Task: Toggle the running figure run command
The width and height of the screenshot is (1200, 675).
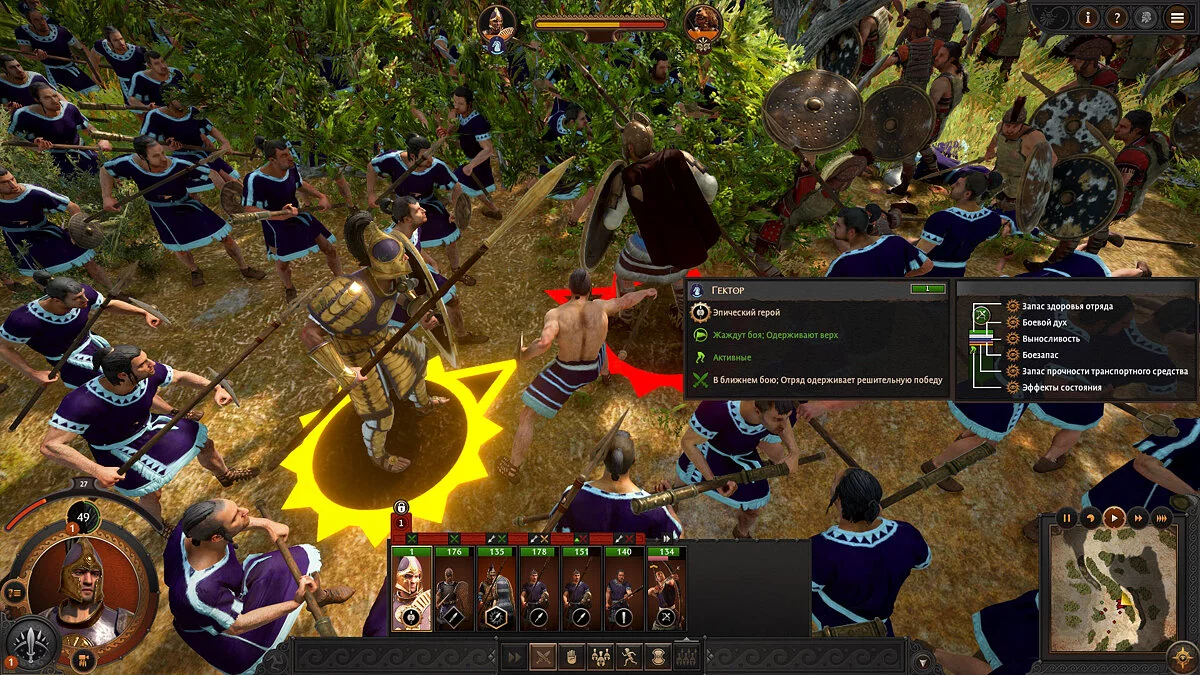Action: pos(630,657)
